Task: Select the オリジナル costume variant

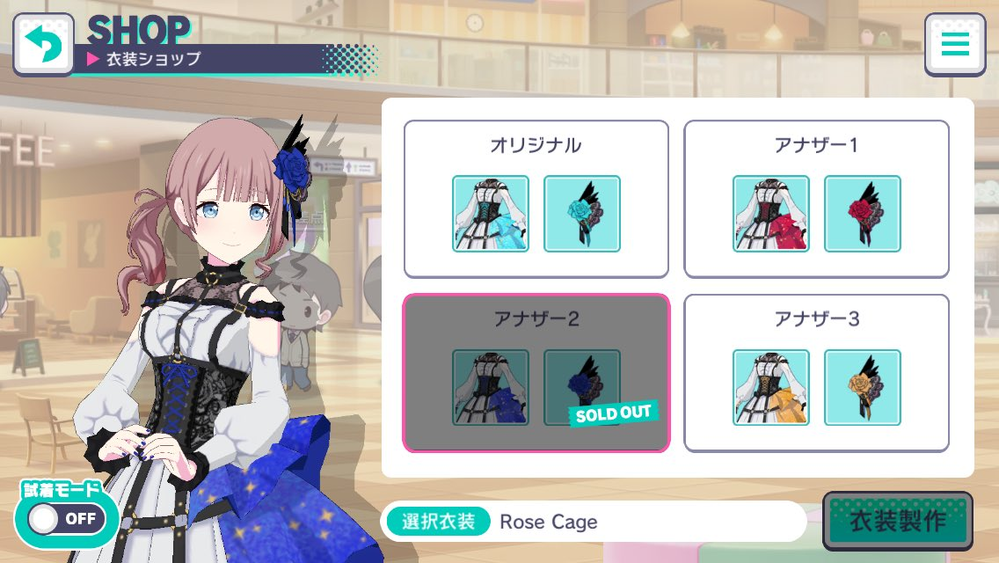Action: click(535, 146)
